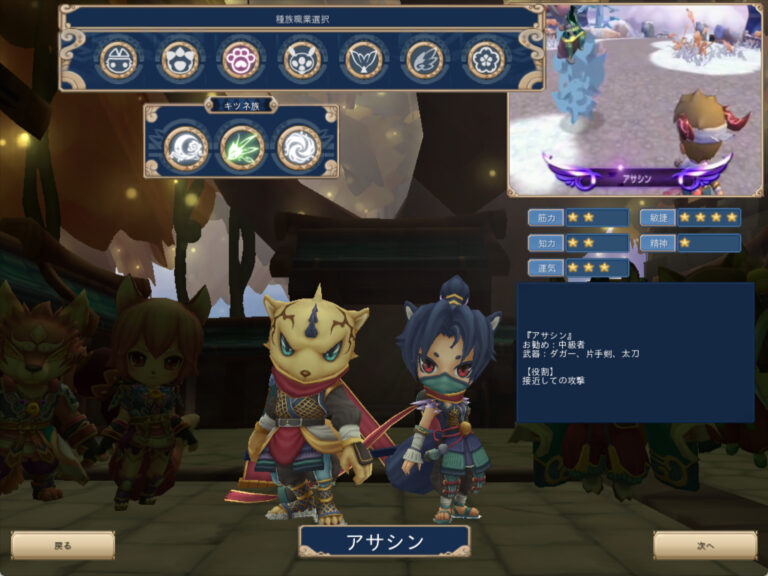Go back with the 戻る button
Image resolution: width=768 pixels, height=576 pixels.
(x=63, y=545)
